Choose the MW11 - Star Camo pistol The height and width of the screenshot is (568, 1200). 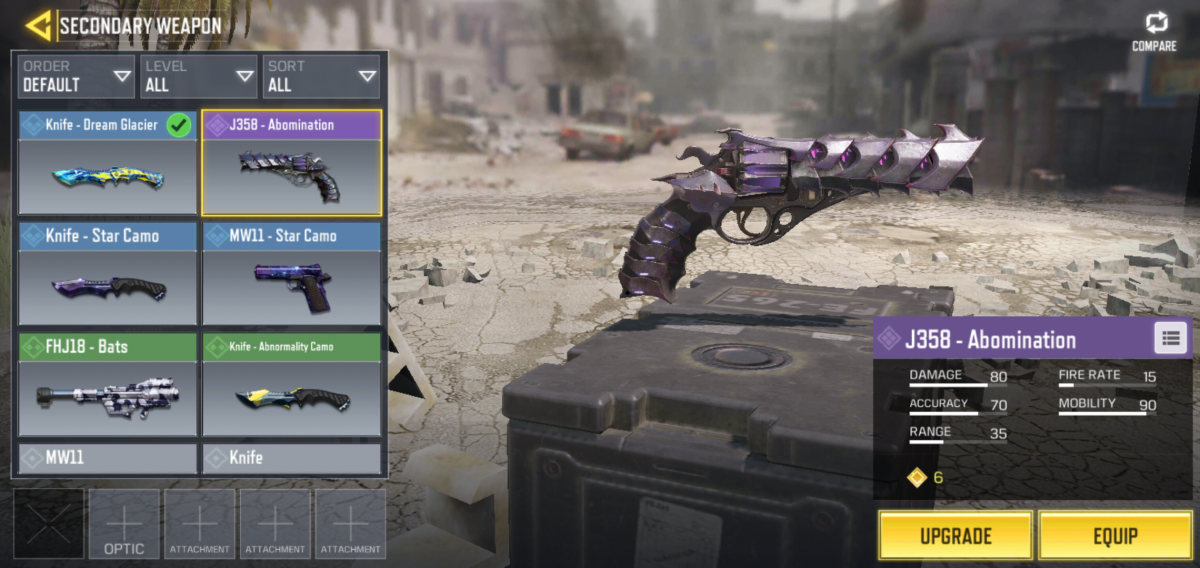pyautogui.click(x=291, y=273)
